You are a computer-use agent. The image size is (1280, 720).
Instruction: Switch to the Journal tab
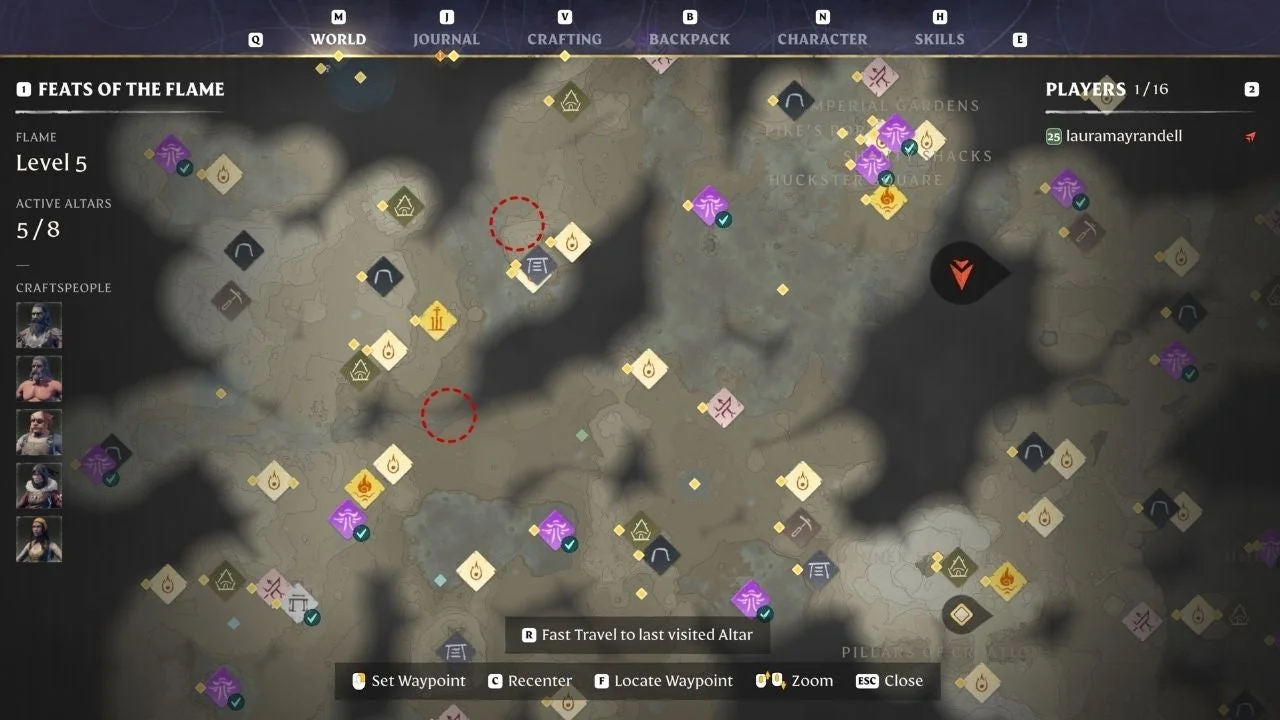click(x=446, y=38)
